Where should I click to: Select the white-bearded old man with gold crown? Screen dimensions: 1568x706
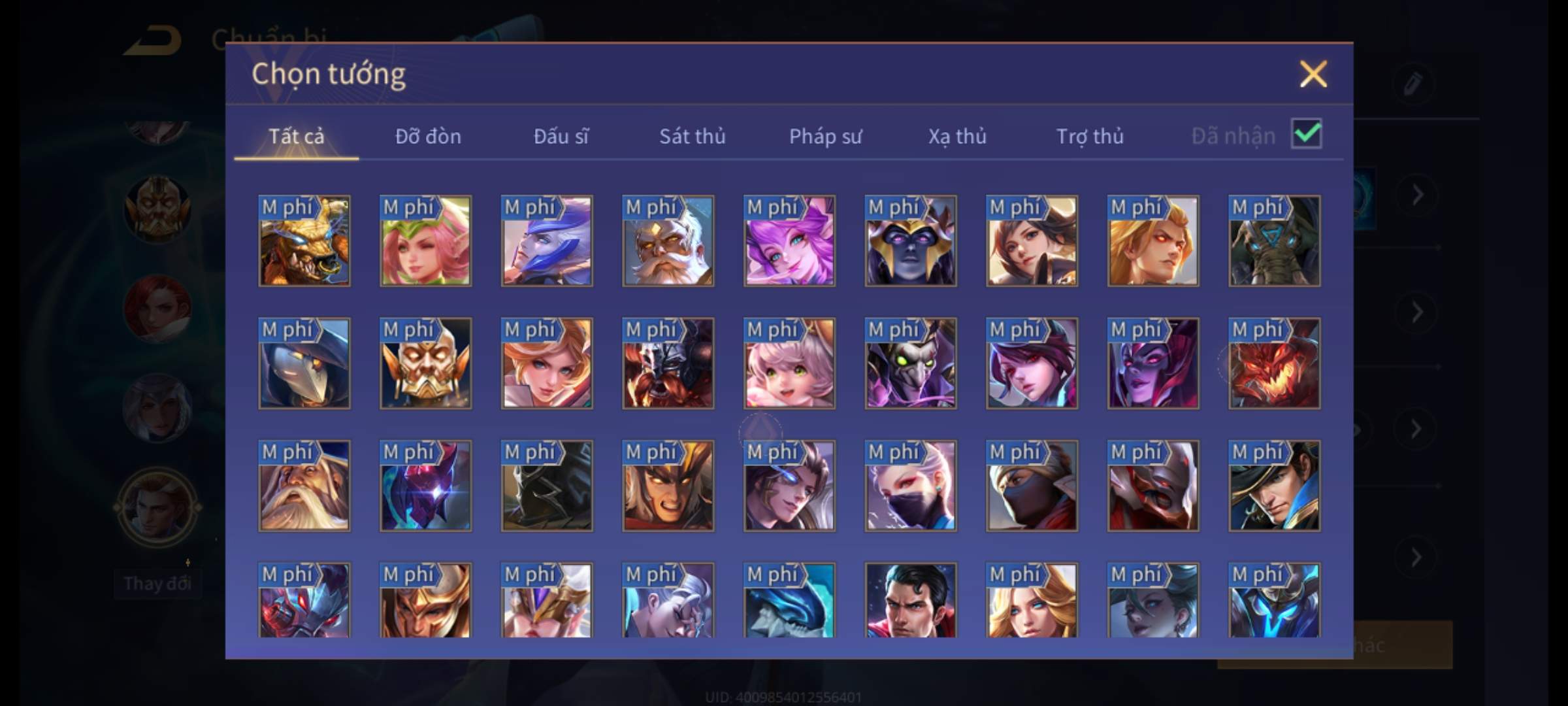click(668, 241)
